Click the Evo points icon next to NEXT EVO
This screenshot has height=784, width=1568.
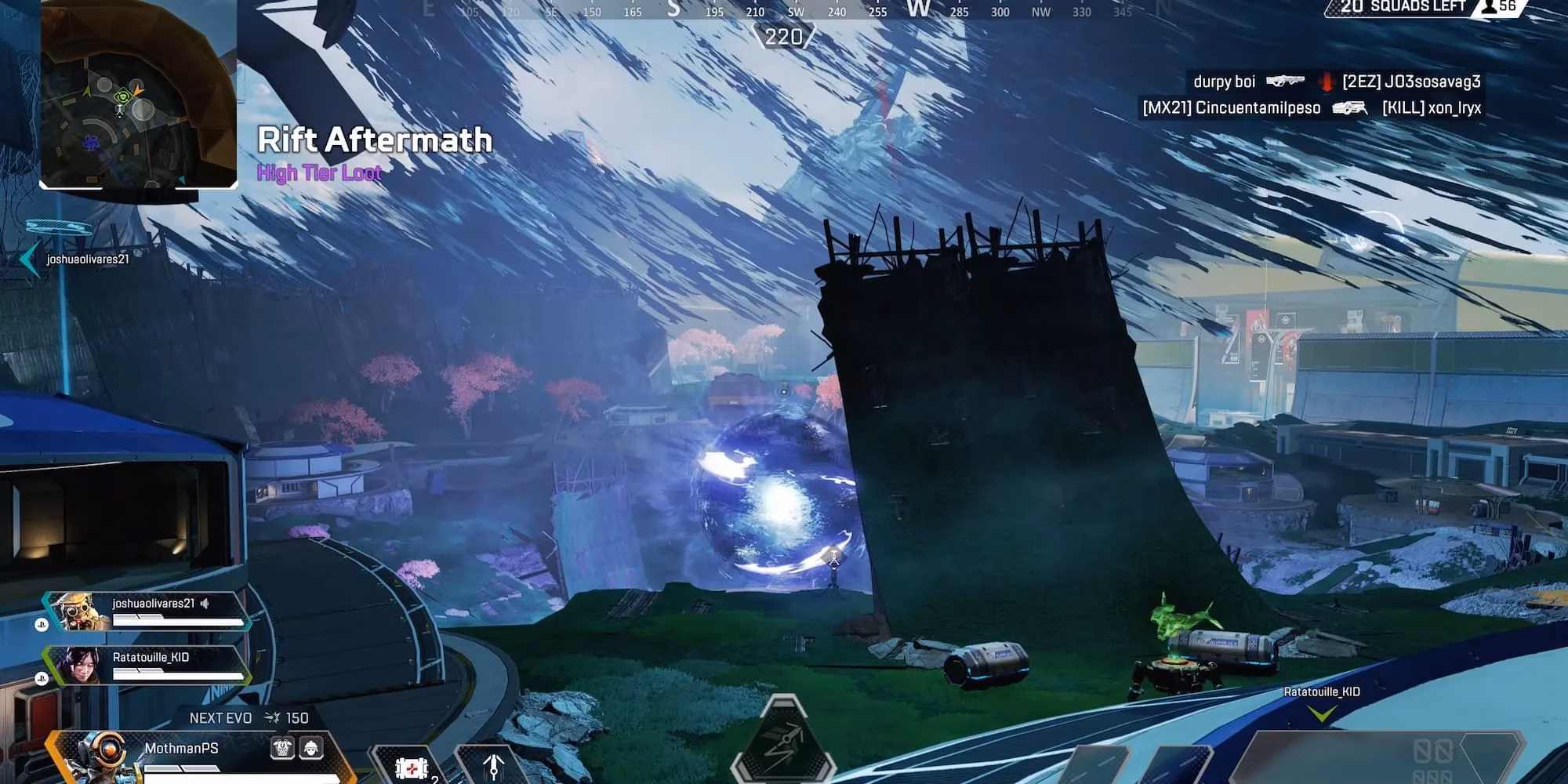click(272, 717)
